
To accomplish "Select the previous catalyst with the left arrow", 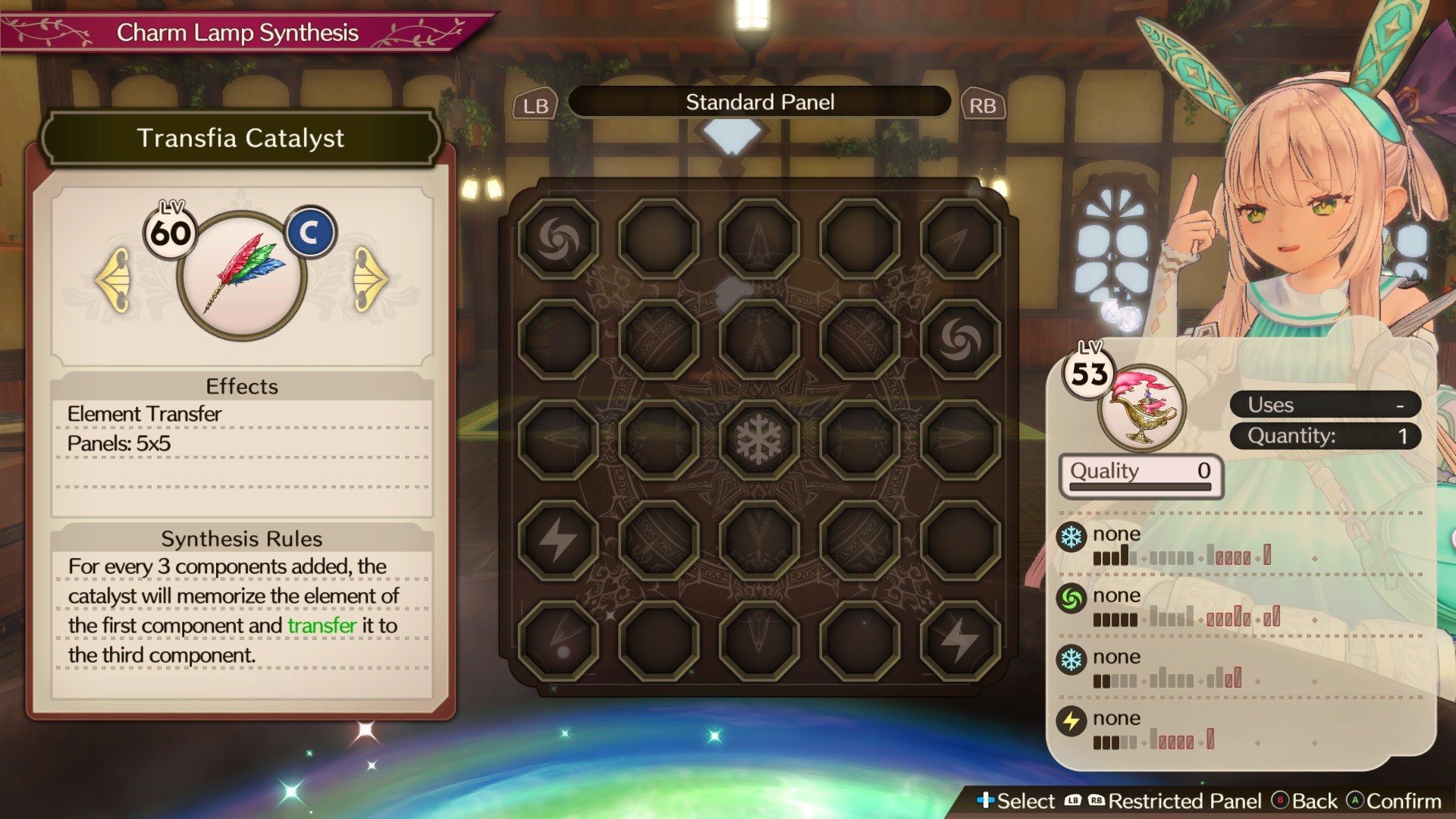I will (x=114, y=279).
